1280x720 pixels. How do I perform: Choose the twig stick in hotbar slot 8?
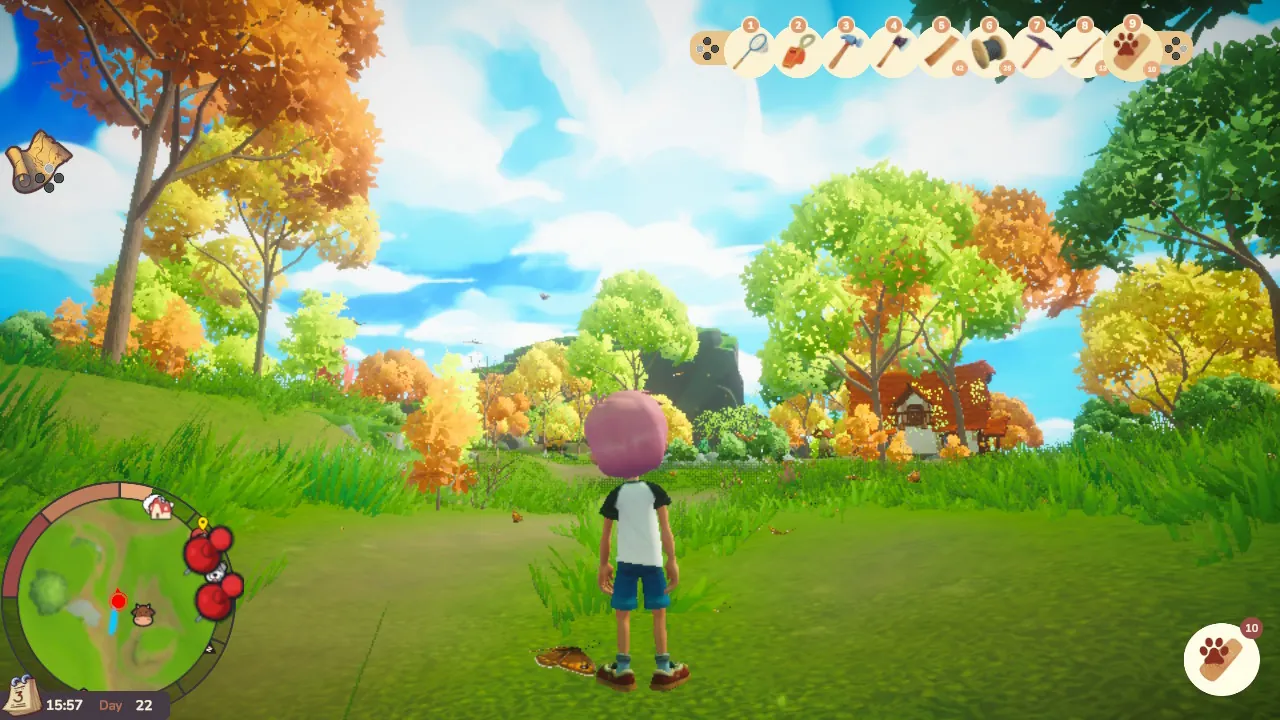coord(1084,50)
